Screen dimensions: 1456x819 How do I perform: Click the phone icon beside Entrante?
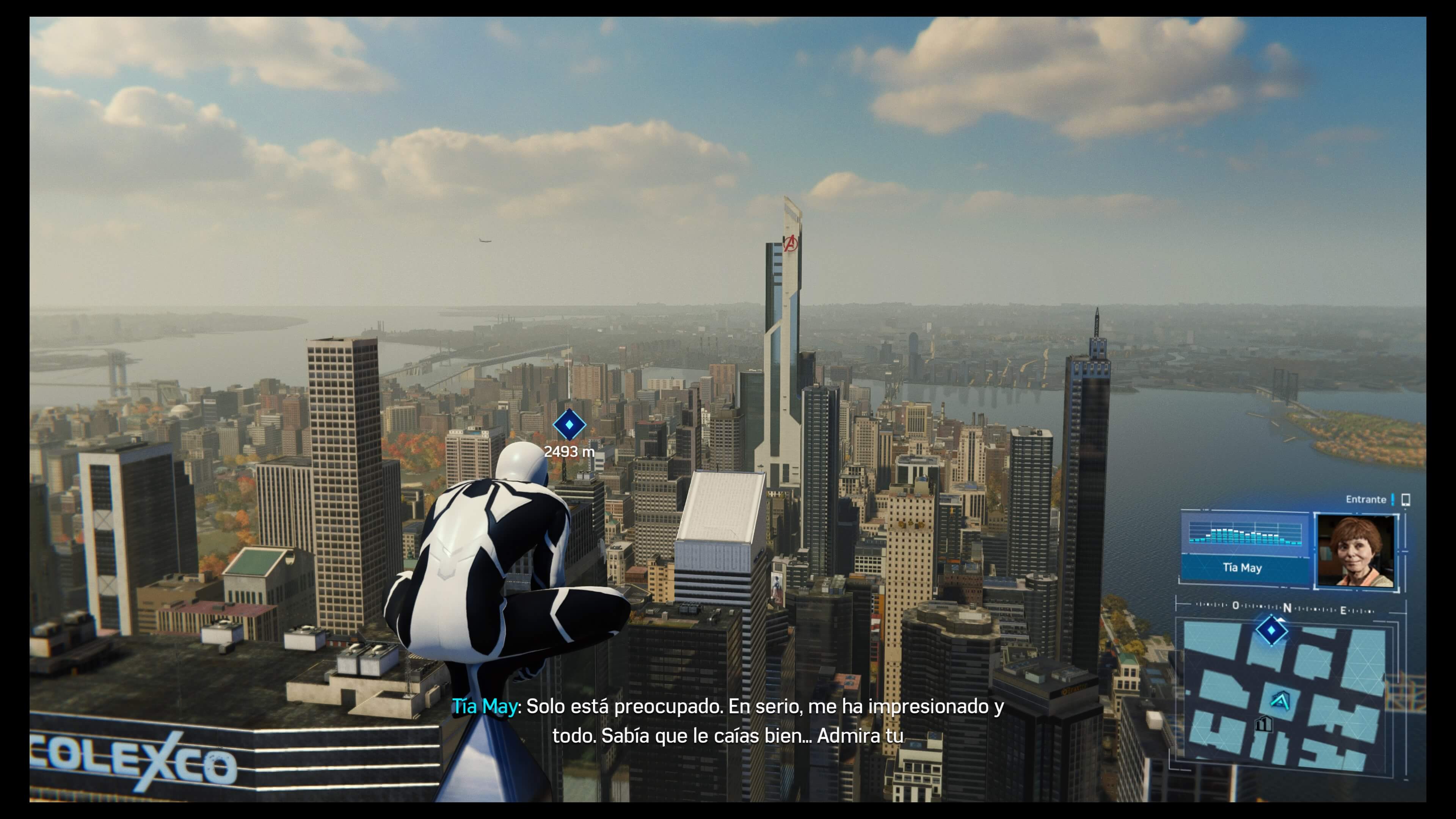(x=1406, y=500)
